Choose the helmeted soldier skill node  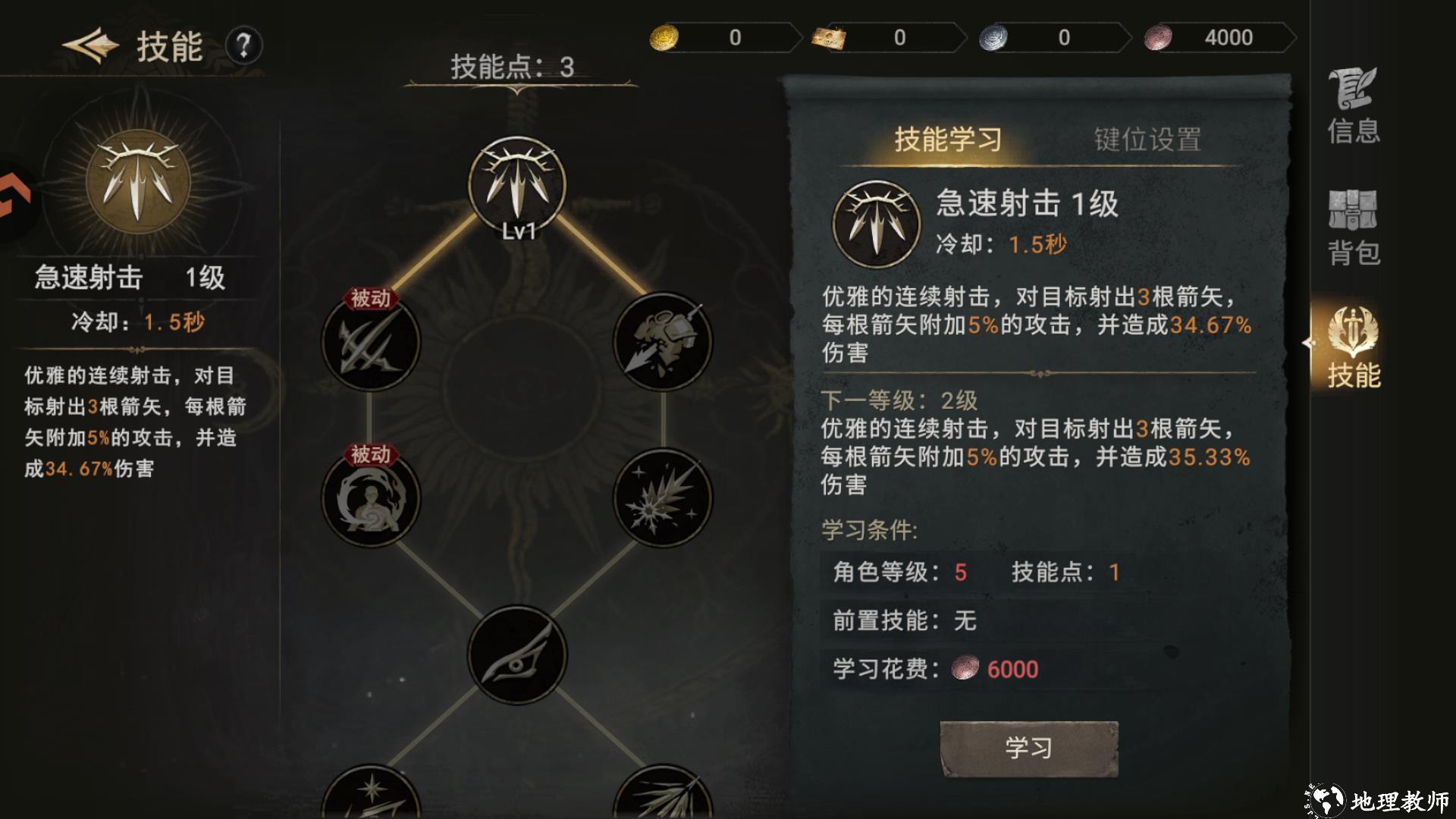coord(663,343)
